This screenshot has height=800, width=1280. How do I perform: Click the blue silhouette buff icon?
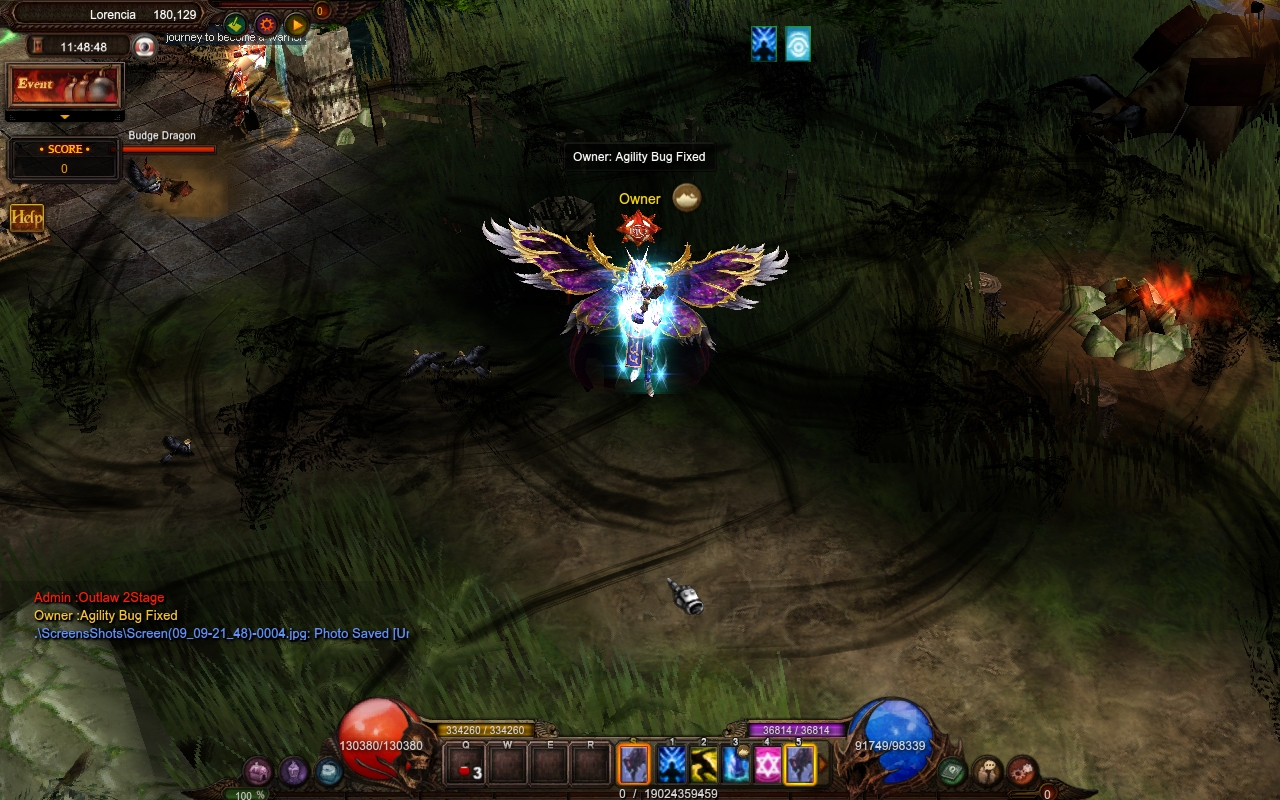tap(764, 44)
